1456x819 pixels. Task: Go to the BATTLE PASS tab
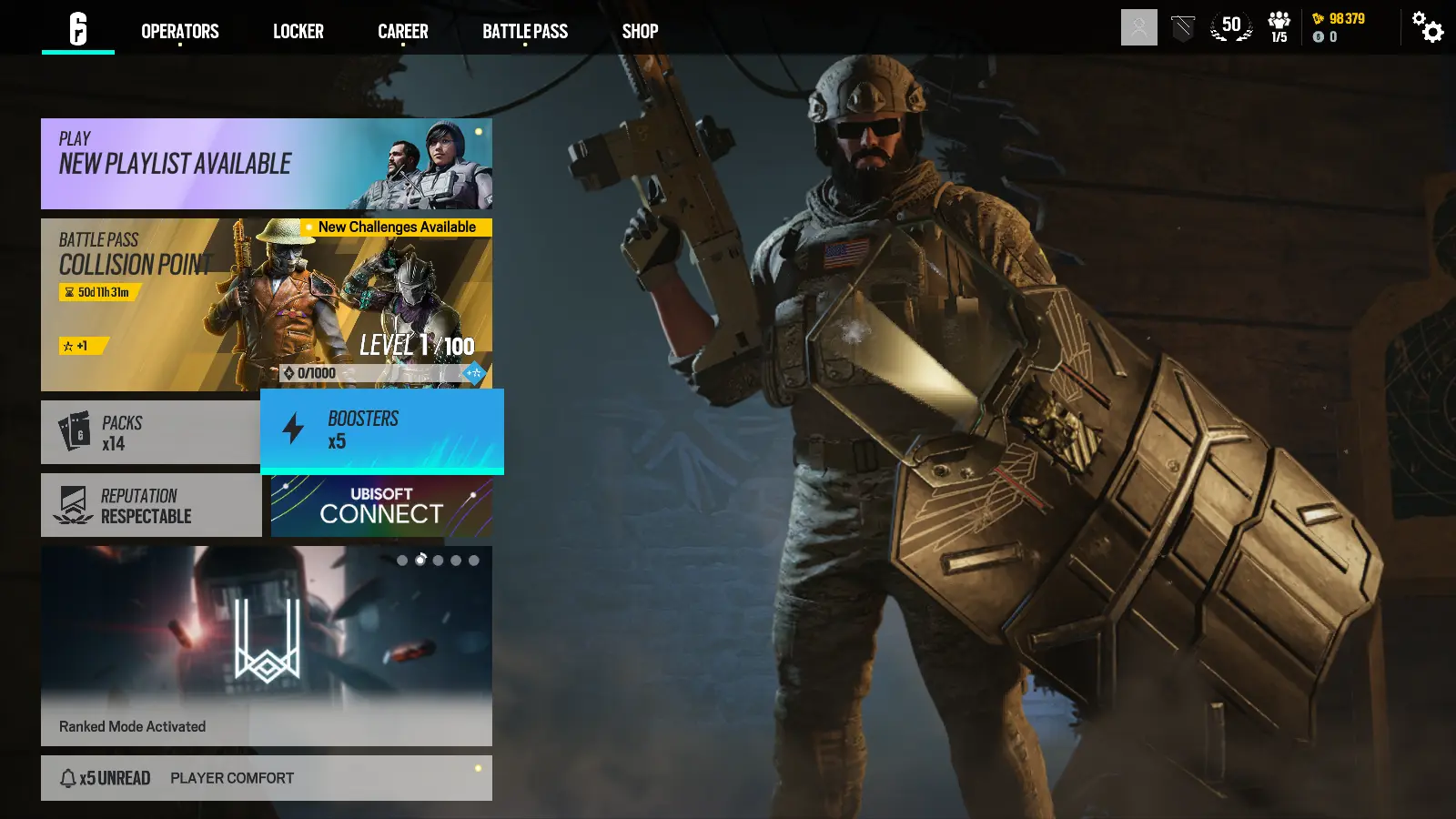(525, 31)
